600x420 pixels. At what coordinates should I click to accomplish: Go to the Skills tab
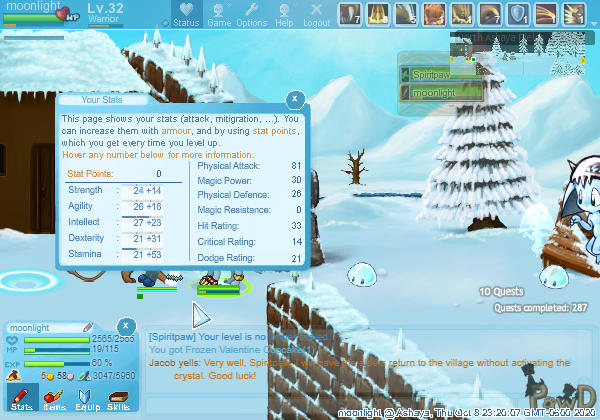click(118, 398)
